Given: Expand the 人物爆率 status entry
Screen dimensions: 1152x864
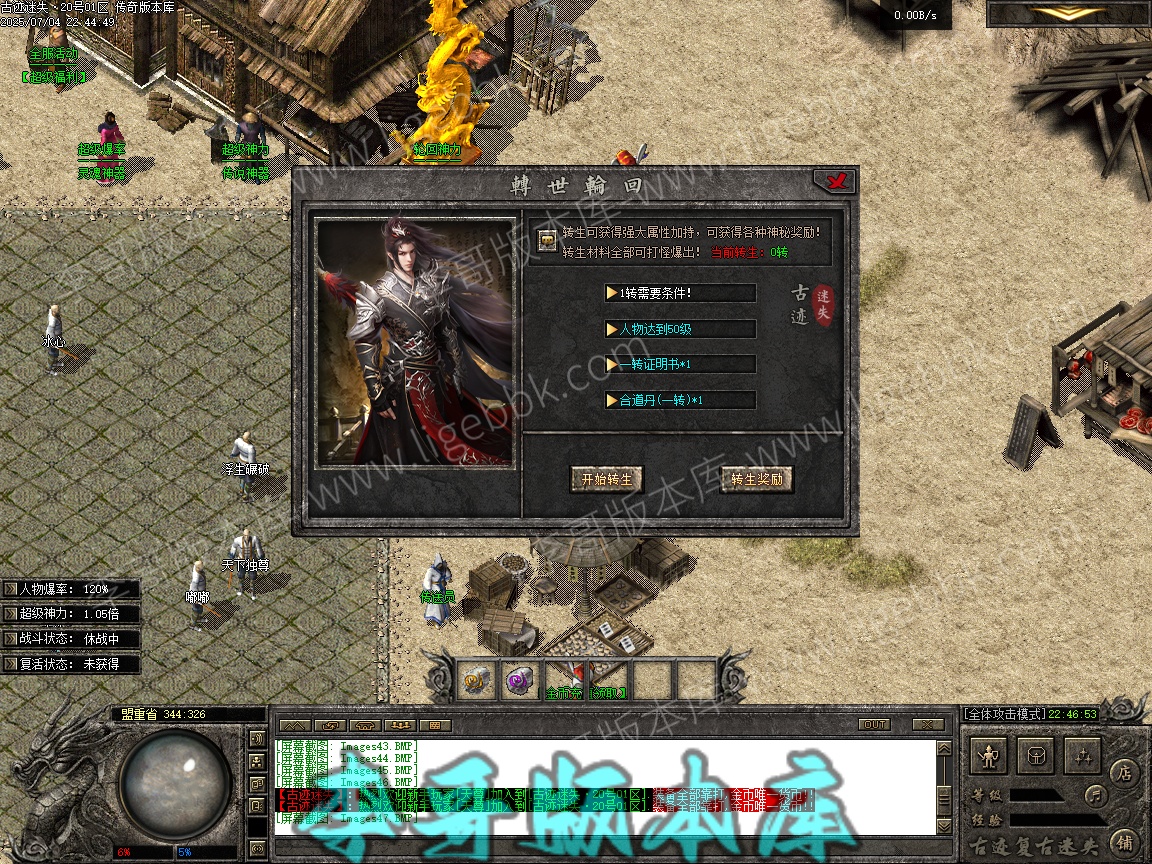Looking at the screenshot, I should (x=70, y=589).
